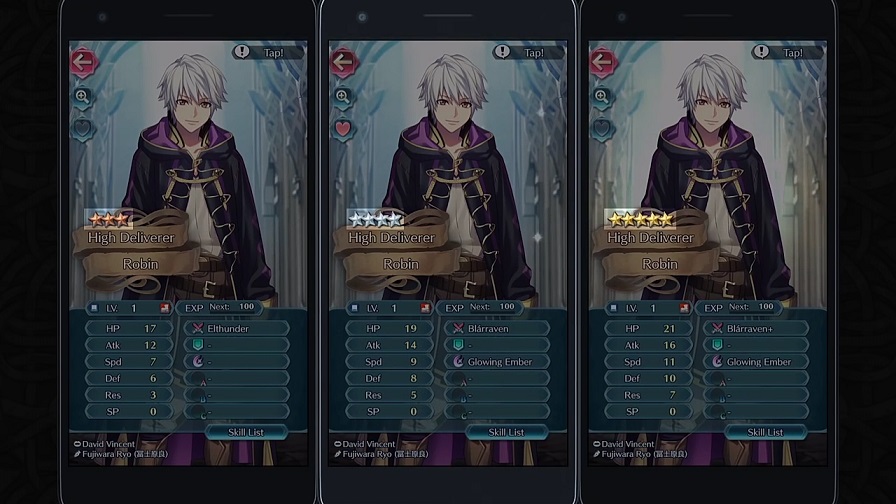This screenshot has width=896, height=504.
Task: Tap the magnifier on the 3-star Robin screen
Action: [x=82, y=96]
